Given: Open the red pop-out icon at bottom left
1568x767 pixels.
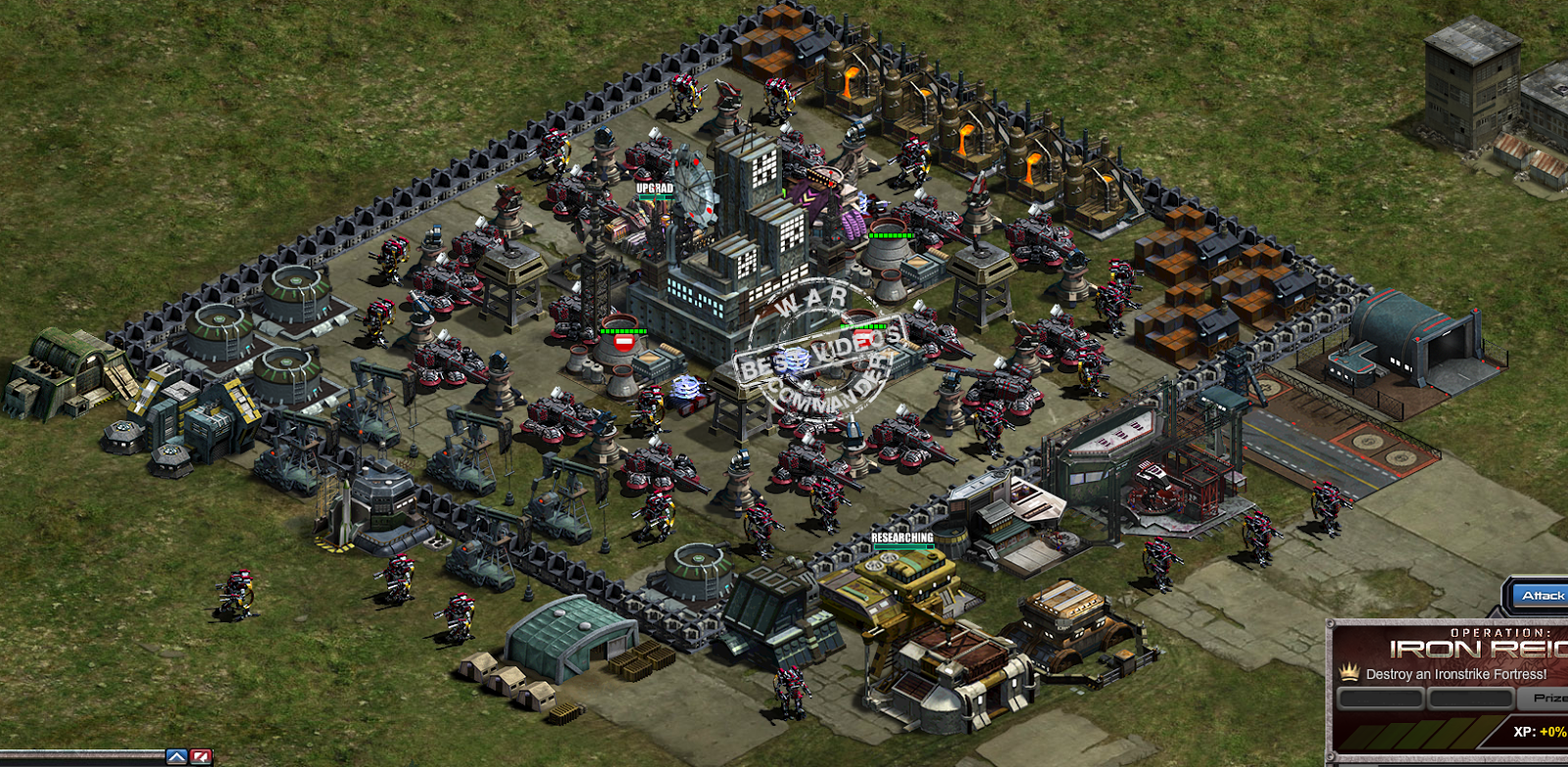Looking at the screenshot, I should pos(199,755).
